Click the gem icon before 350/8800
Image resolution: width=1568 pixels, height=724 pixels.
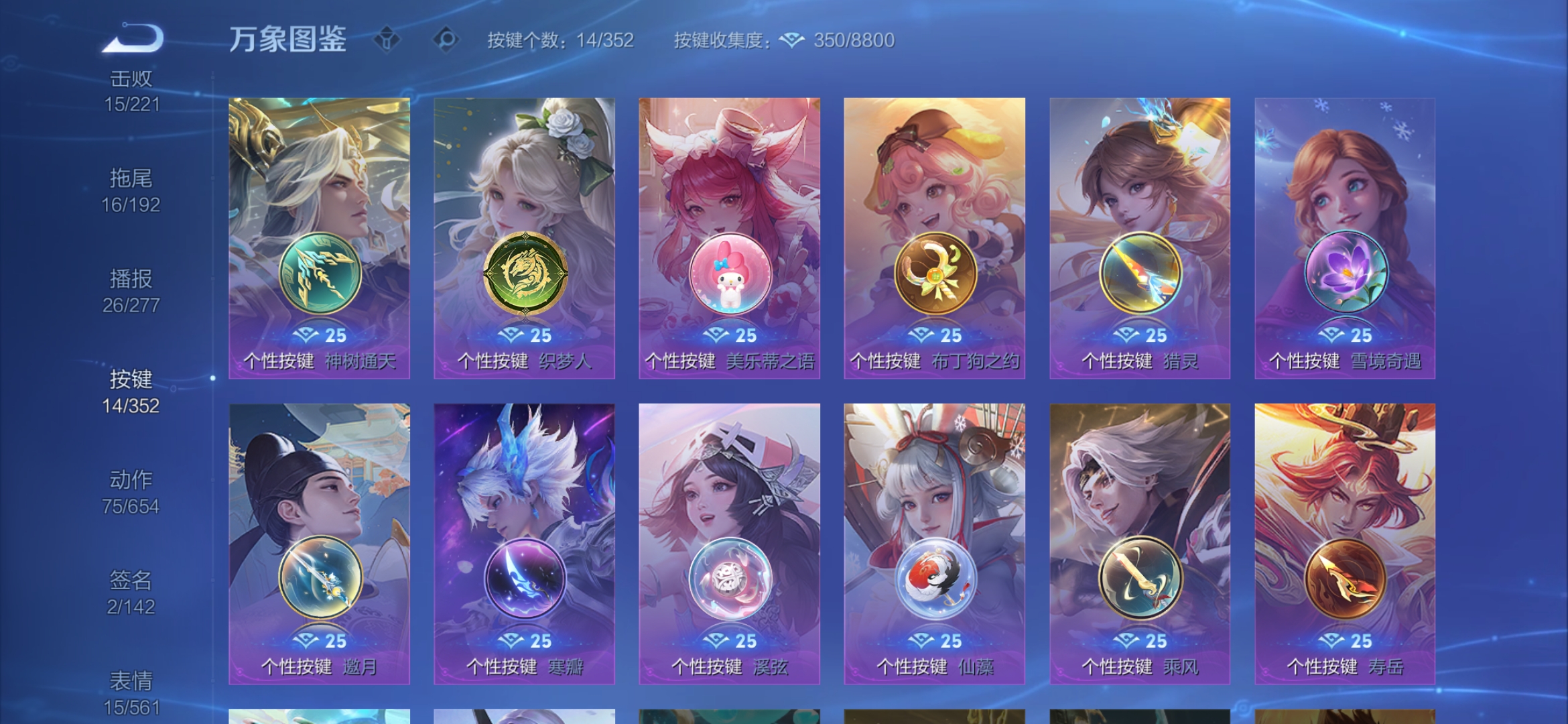point(793,41)
